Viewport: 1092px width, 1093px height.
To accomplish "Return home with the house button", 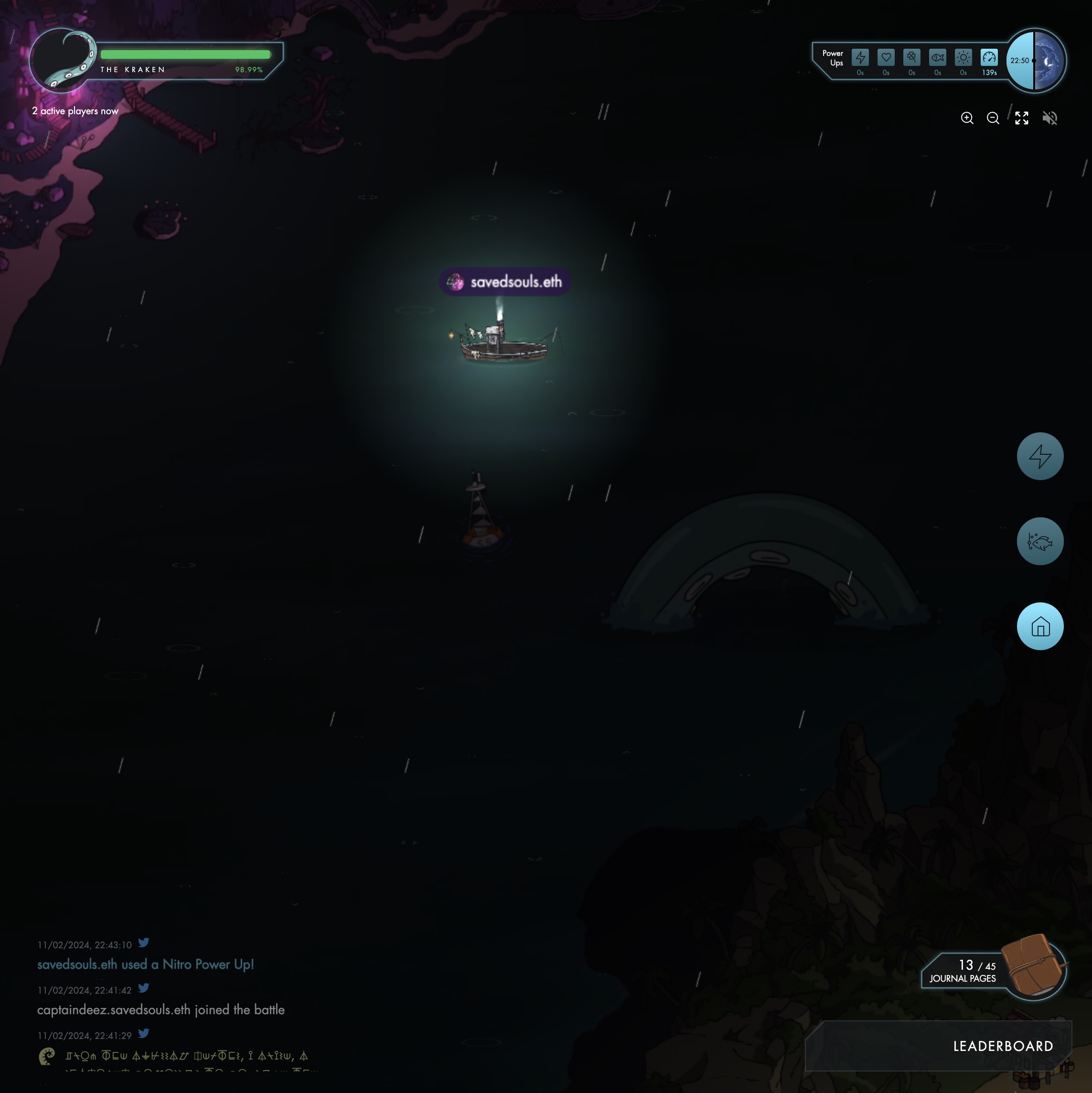I will click(1039, 626).
